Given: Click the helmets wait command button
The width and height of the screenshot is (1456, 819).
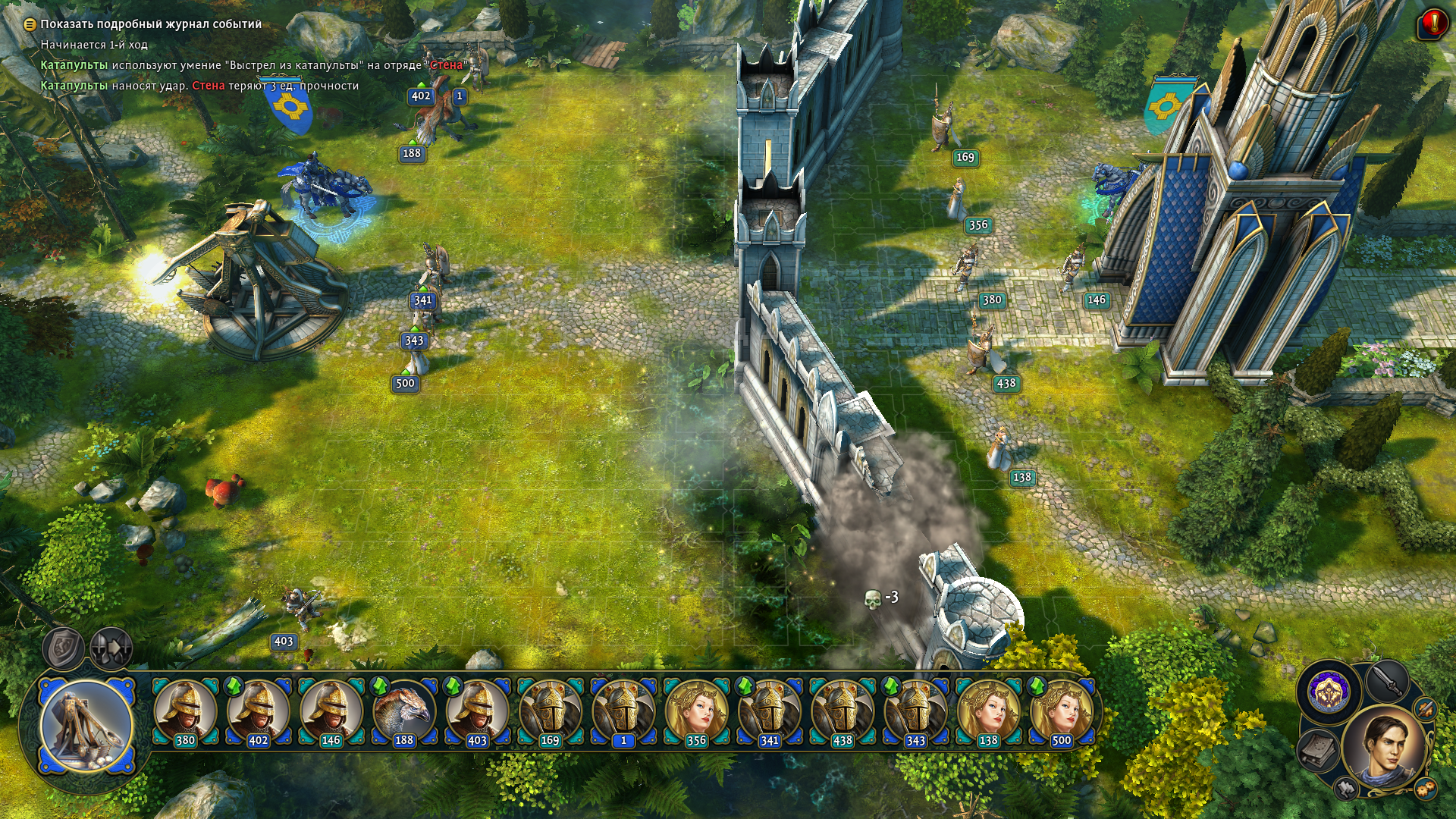Looking at the screenshot, I should coord(111,648).
